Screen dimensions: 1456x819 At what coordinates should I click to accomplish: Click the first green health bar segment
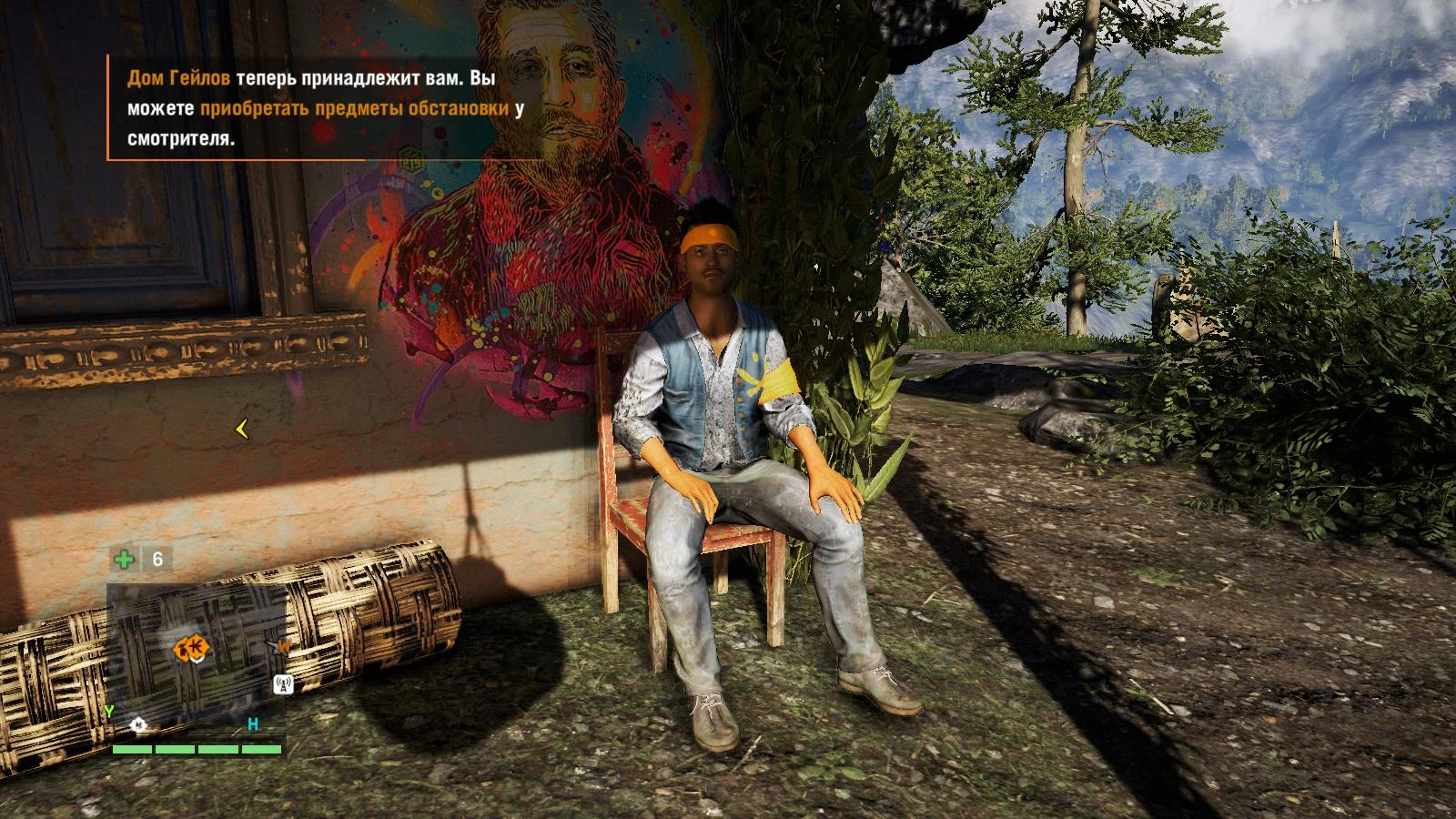(131, 749)
